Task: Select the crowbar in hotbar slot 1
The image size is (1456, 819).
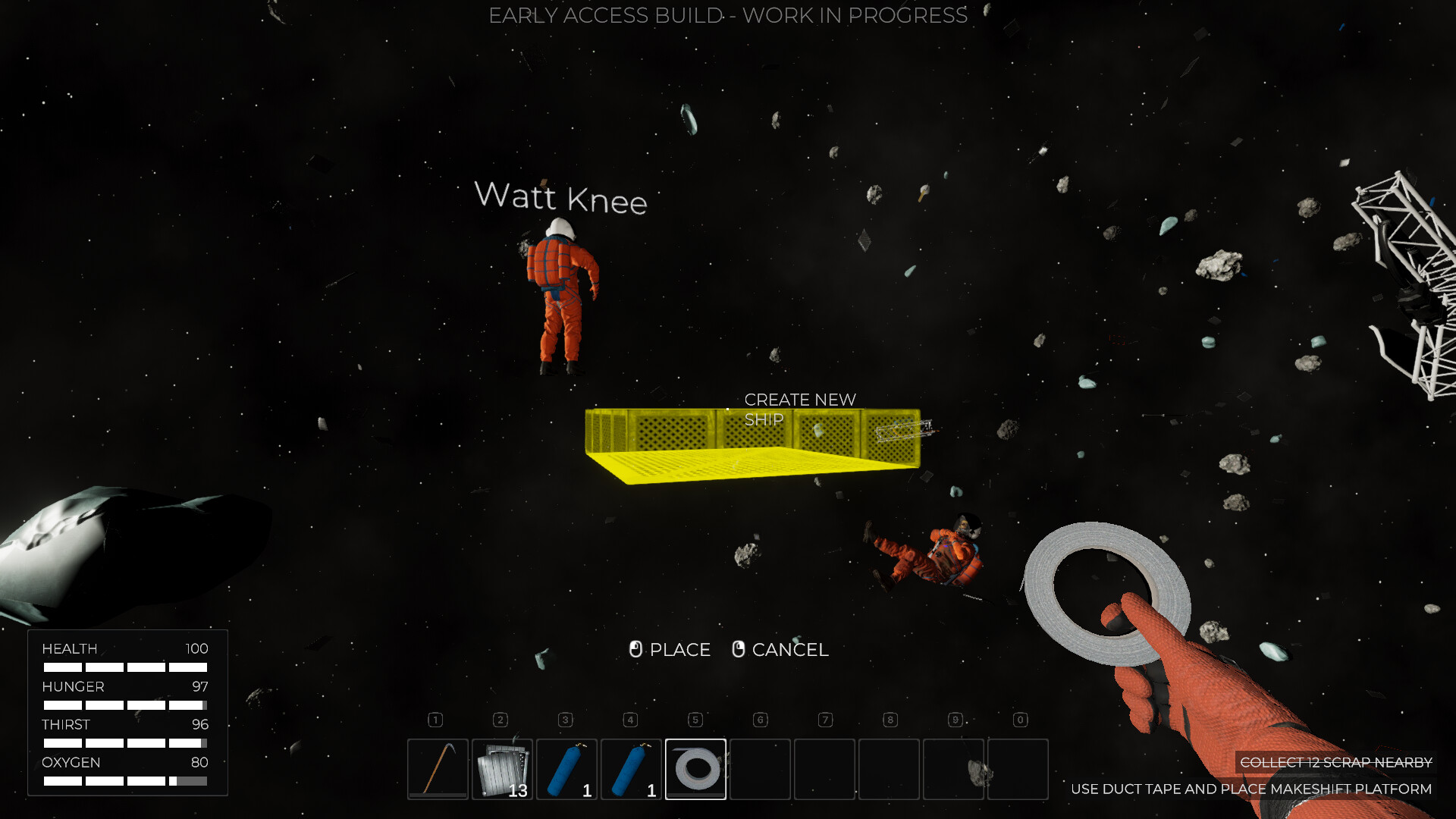Action: coord(437,769)
